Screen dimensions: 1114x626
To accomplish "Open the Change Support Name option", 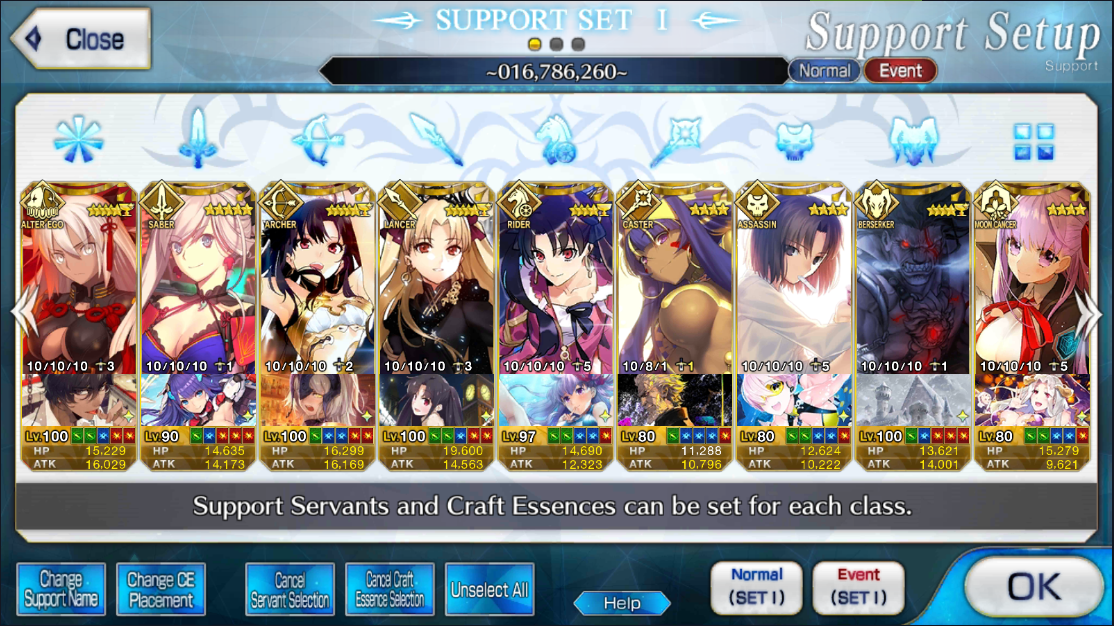I will click(x=61, y=589).
